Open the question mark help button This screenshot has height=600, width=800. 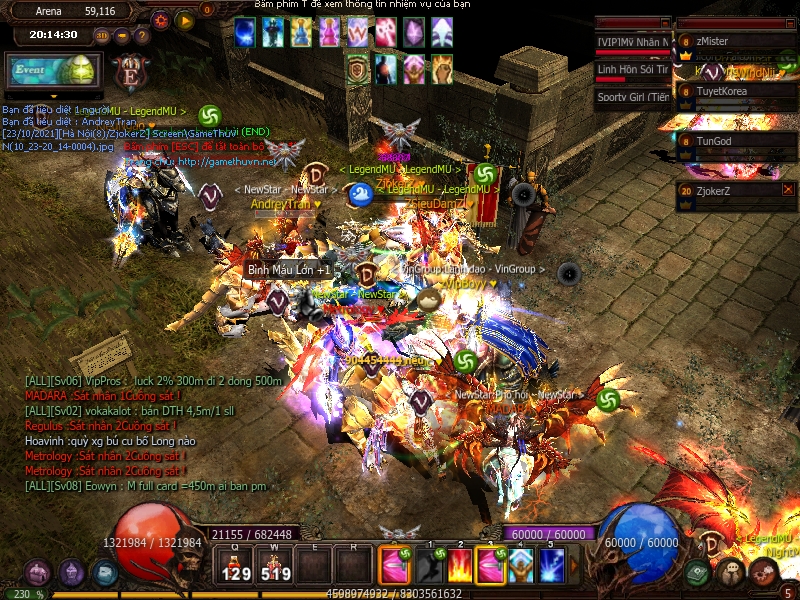143,36
